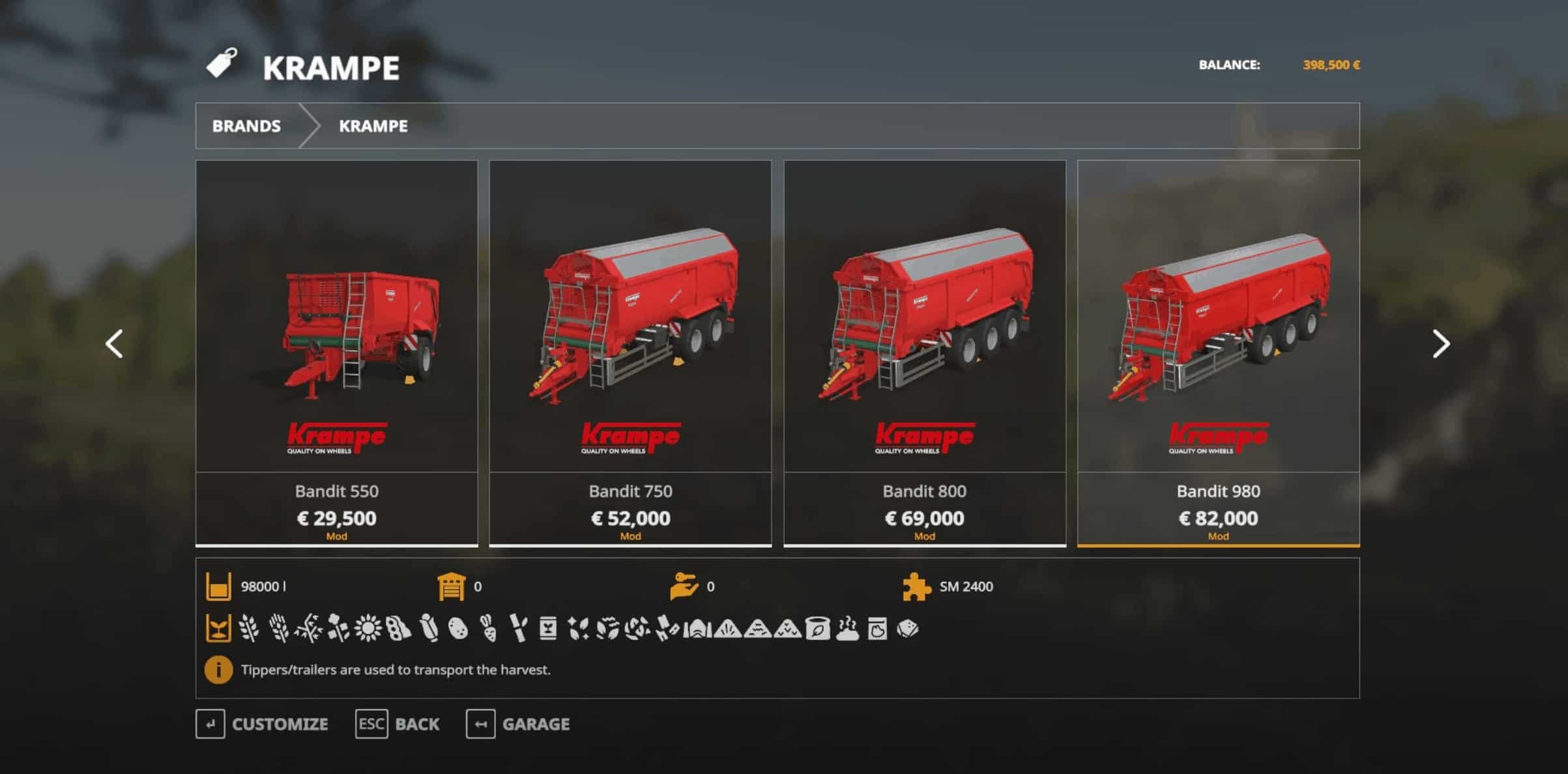Pick the Bandit 800 trailer card

click(924, 352)
